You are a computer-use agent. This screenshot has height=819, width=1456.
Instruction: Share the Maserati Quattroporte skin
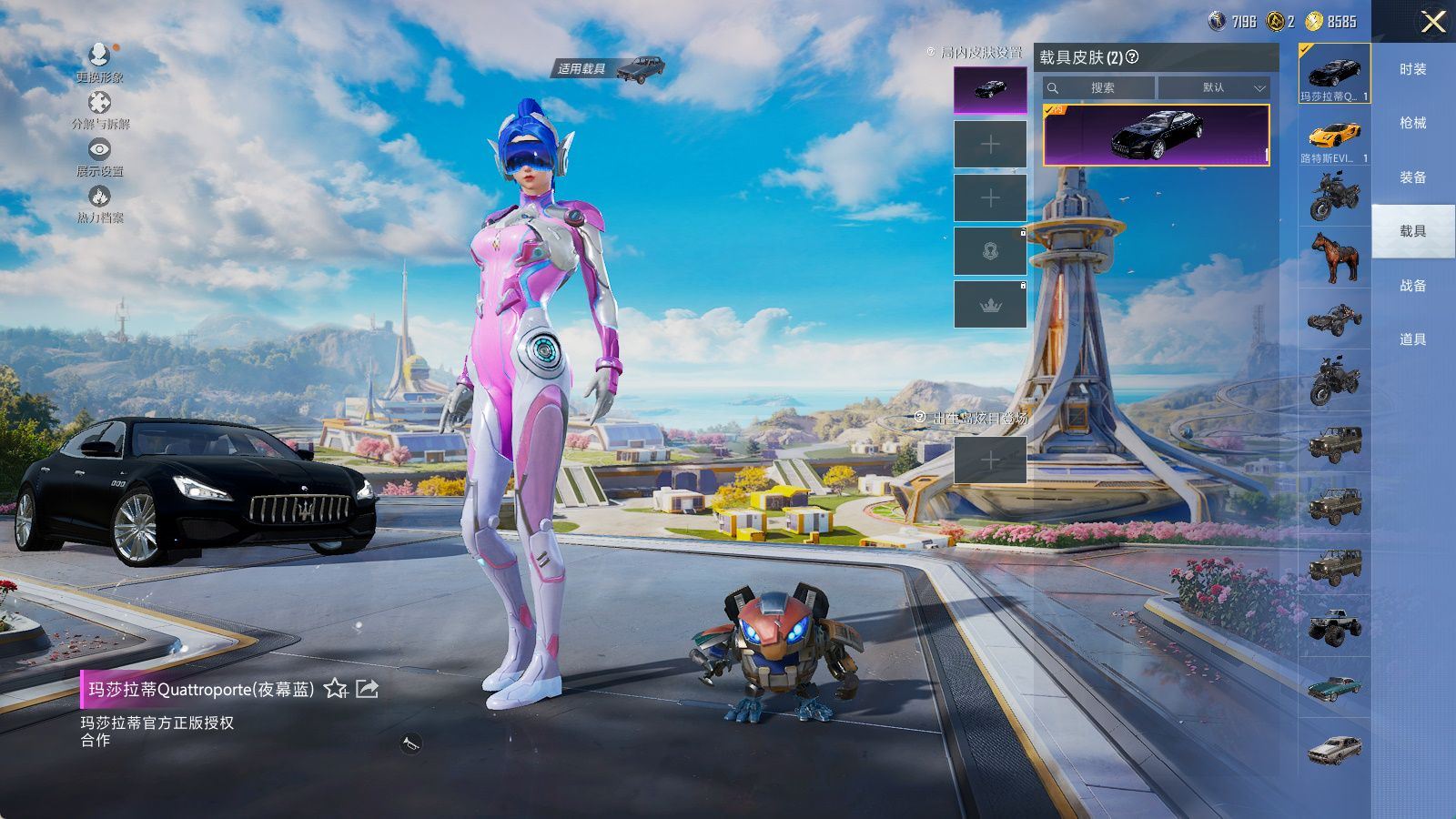click(367, 689)
